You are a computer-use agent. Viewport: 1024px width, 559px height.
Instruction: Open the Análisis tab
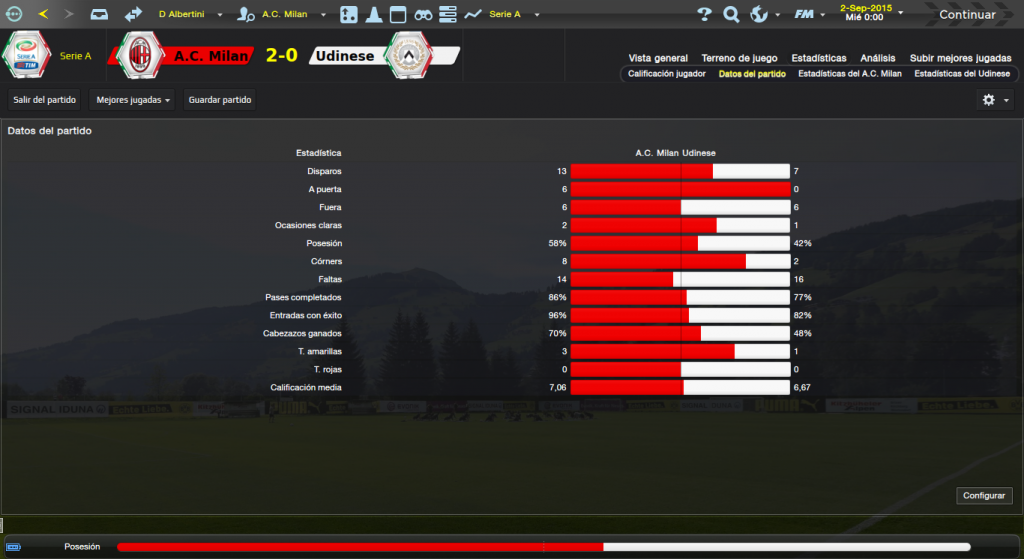pyautogui.click(x=877, y=58)
